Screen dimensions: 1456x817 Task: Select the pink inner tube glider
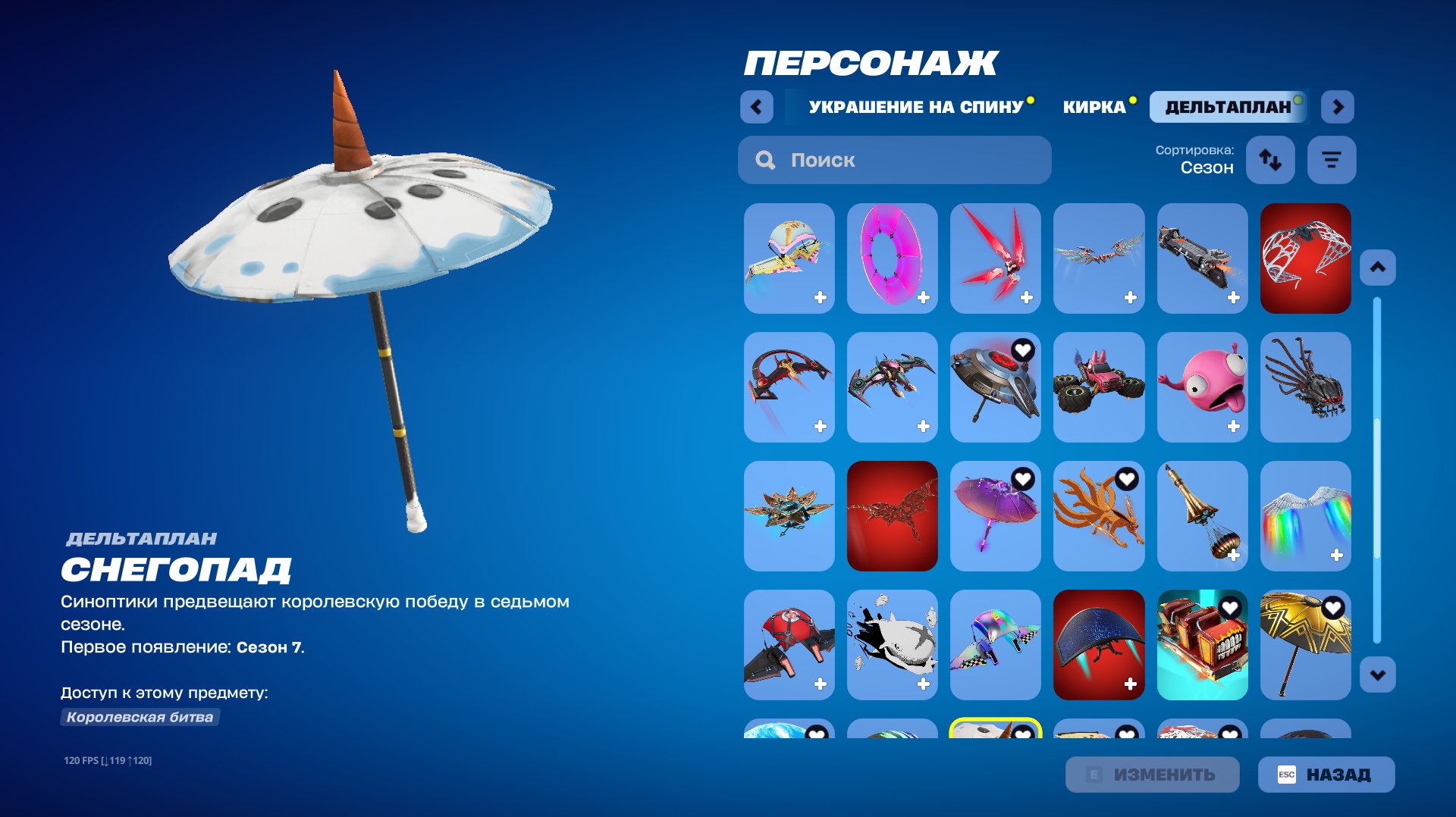click(893, 258)
